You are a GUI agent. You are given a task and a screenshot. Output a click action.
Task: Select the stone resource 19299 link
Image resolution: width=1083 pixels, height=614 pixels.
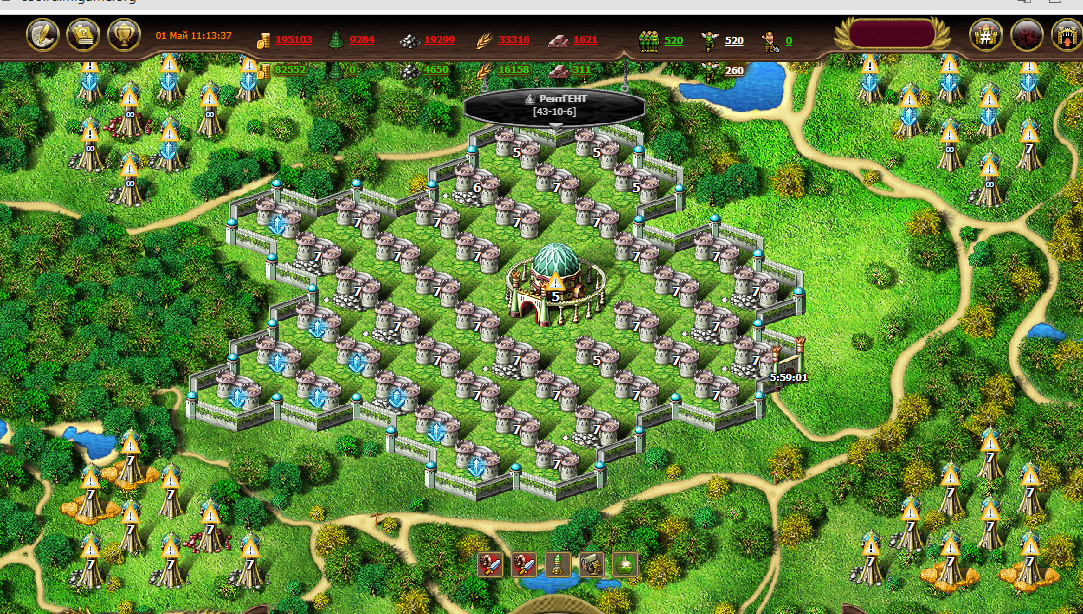pos(439,40)
